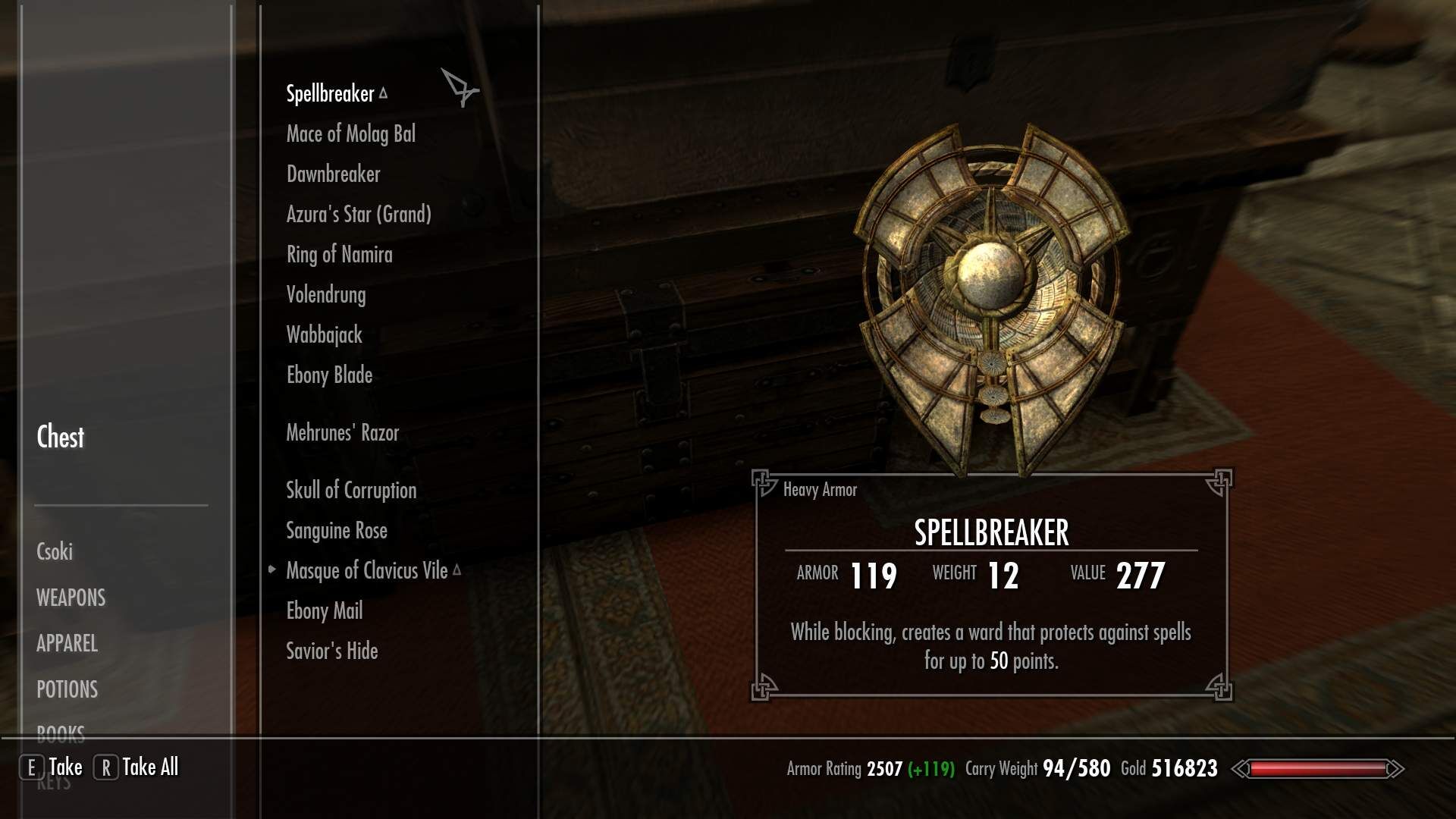The image size is (1456, 819).
Task: Select the Wabbajack entry
Action: coord(324,335)
